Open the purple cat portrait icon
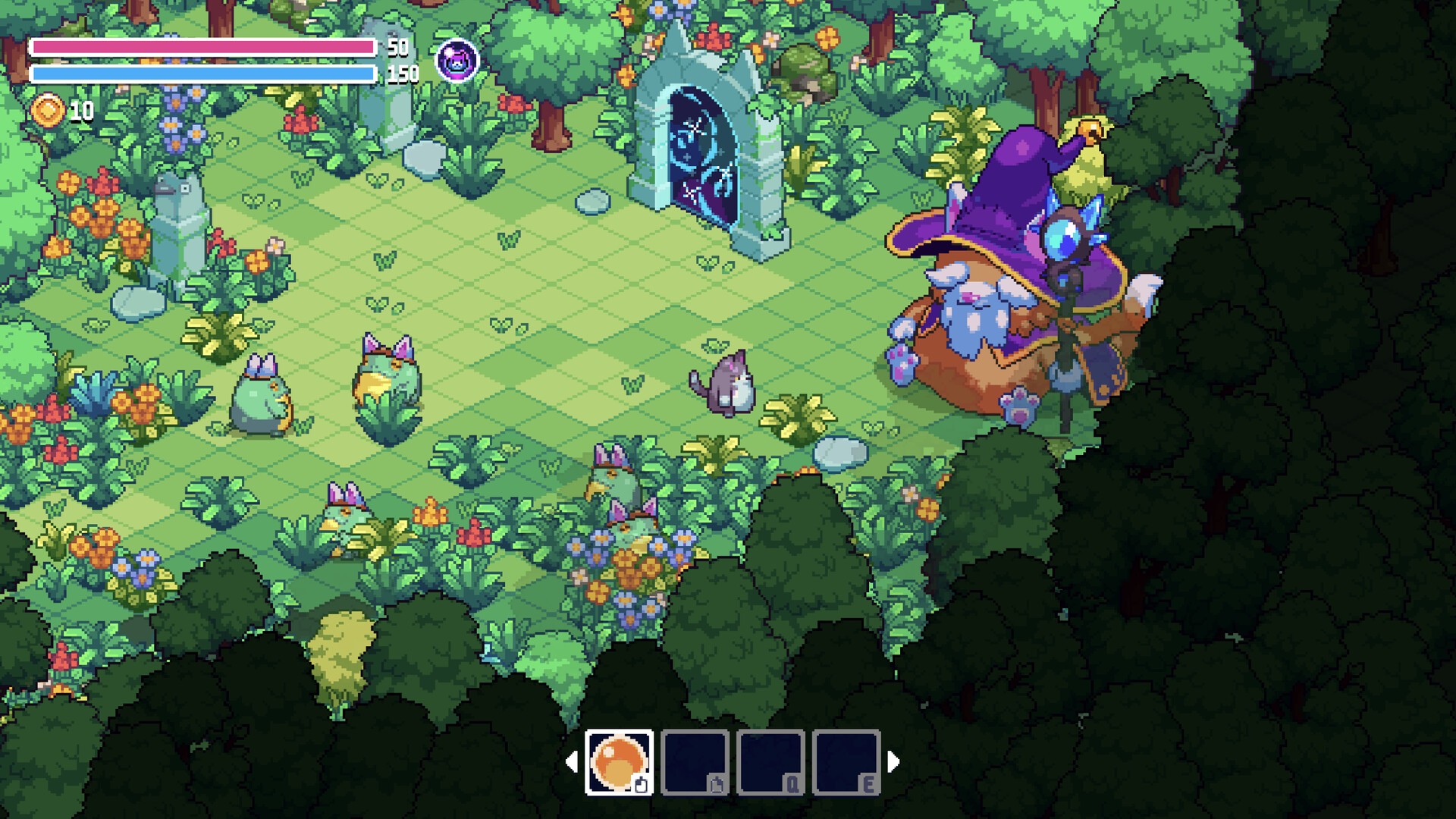Screen dimensions: 1456x819 [x=457, y=61]
